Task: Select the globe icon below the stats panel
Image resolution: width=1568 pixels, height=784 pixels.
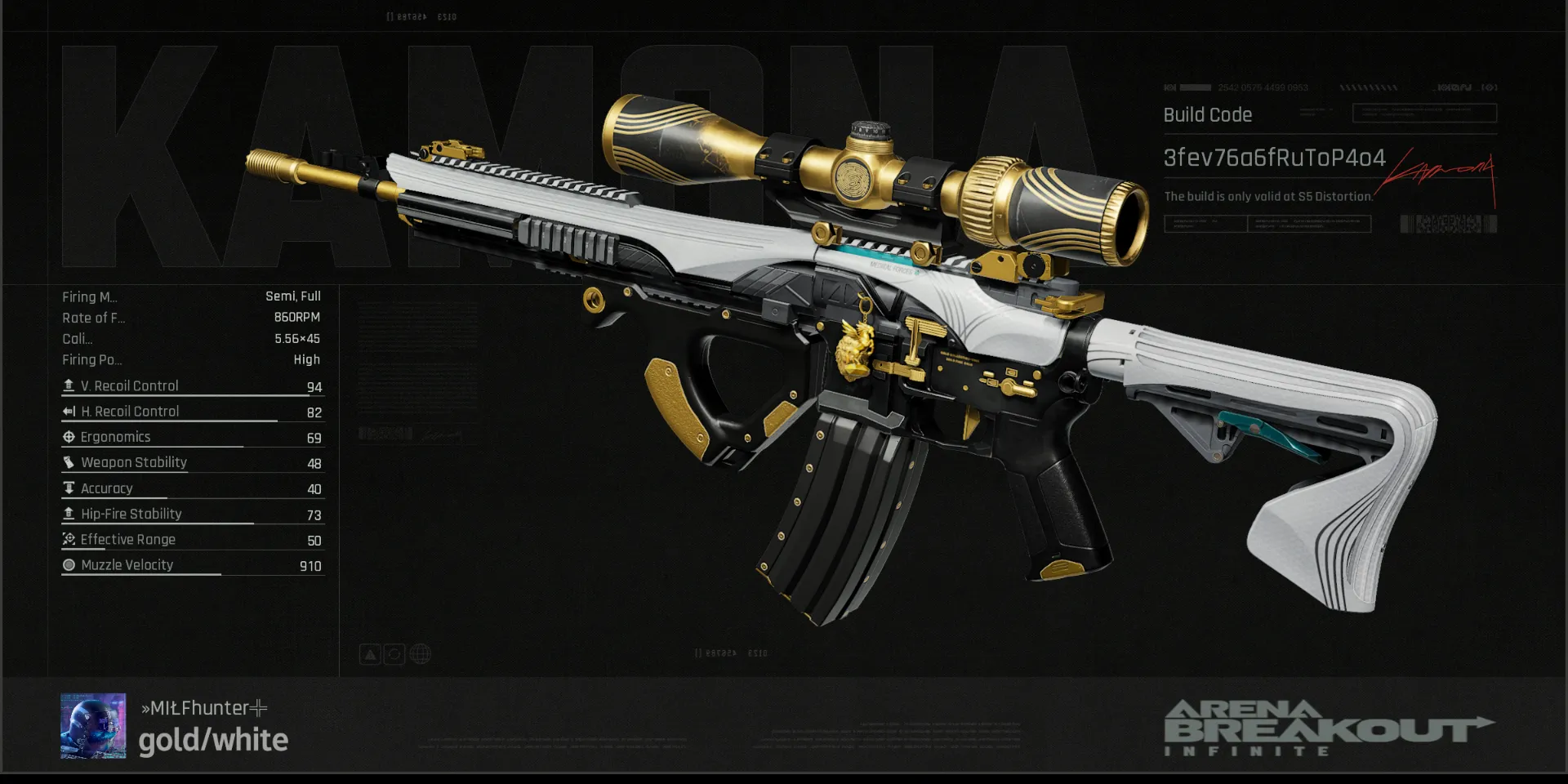Action: click(x=420, y=653)
